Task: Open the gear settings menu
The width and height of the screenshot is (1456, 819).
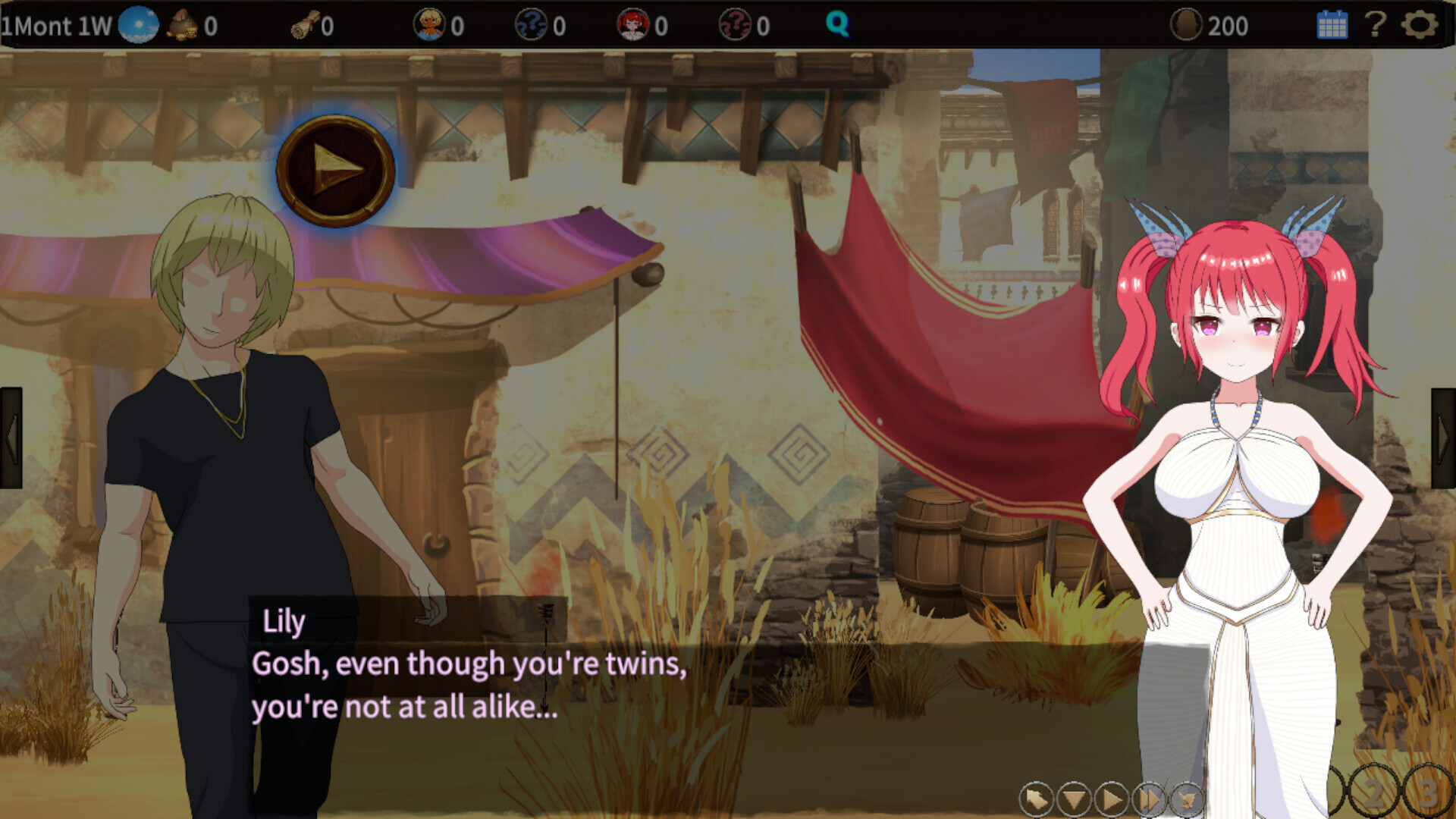Action: click(1419, 25)
